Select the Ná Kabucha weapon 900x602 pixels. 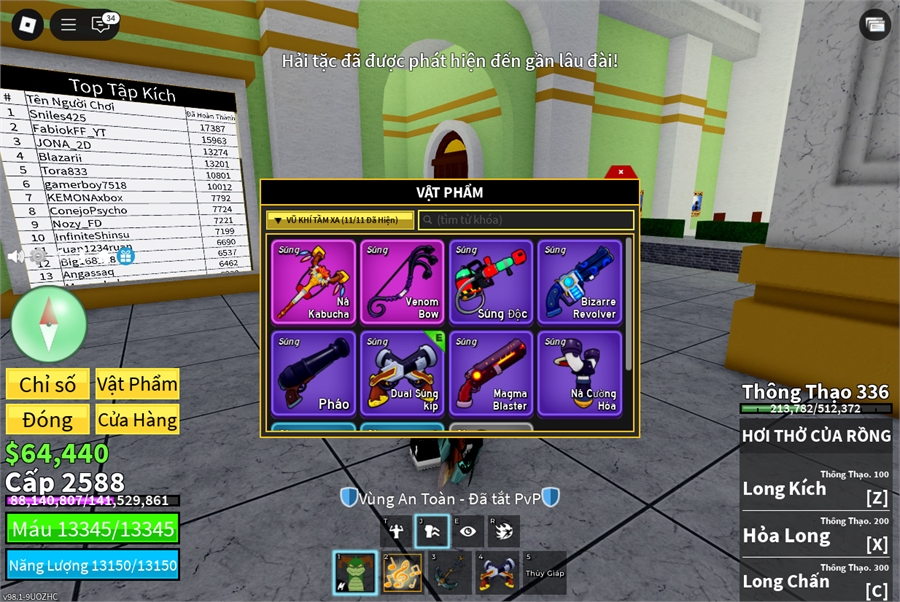point(314,281)
